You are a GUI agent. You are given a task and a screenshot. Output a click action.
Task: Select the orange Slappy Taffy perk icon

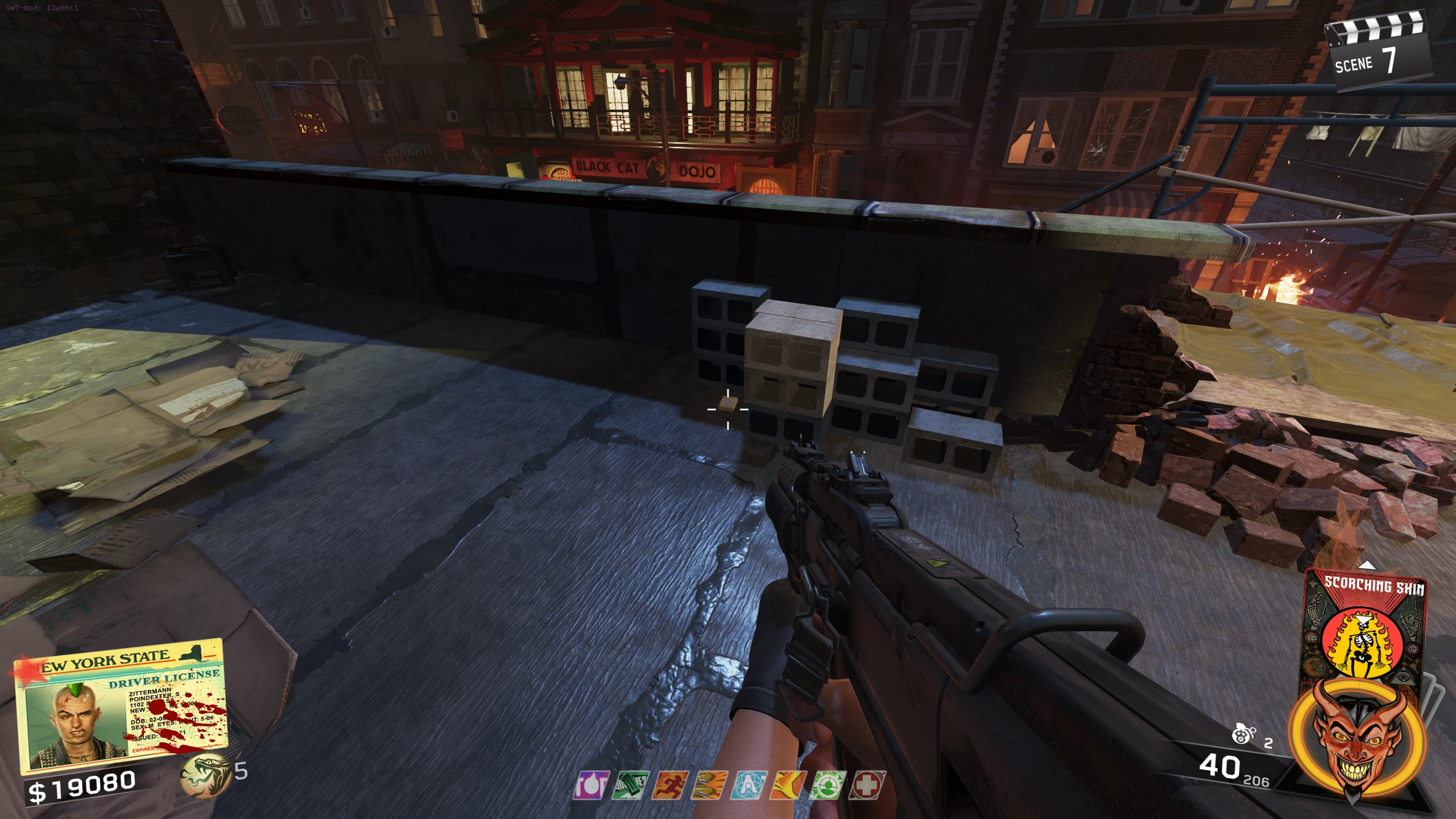click(788, 786)
